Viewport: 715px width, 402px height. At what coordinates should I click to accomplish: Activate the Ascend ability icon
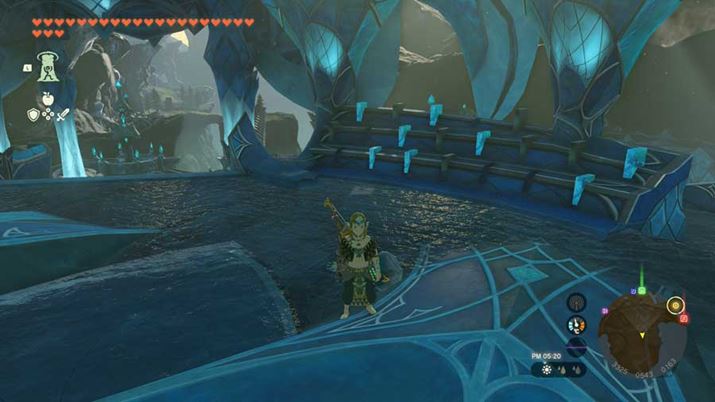point(47,67)
